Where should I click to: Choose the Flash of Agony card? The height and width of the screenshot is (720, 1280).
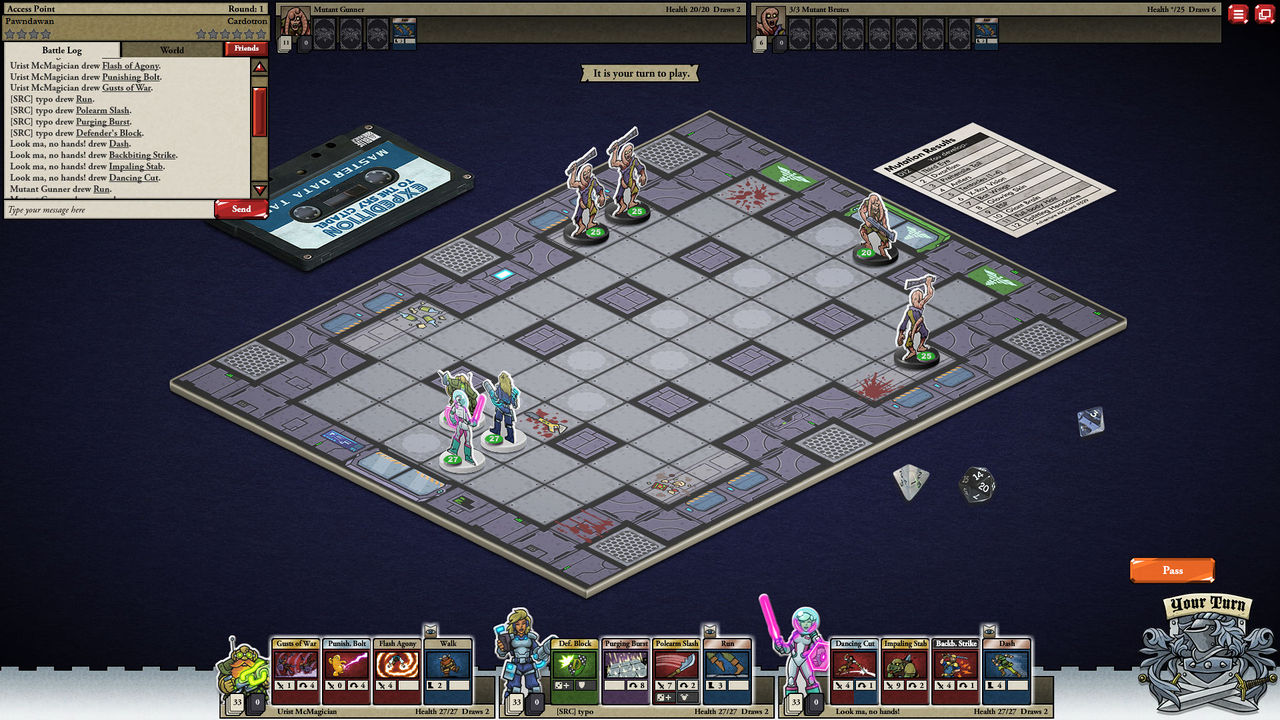pos(398,671)
